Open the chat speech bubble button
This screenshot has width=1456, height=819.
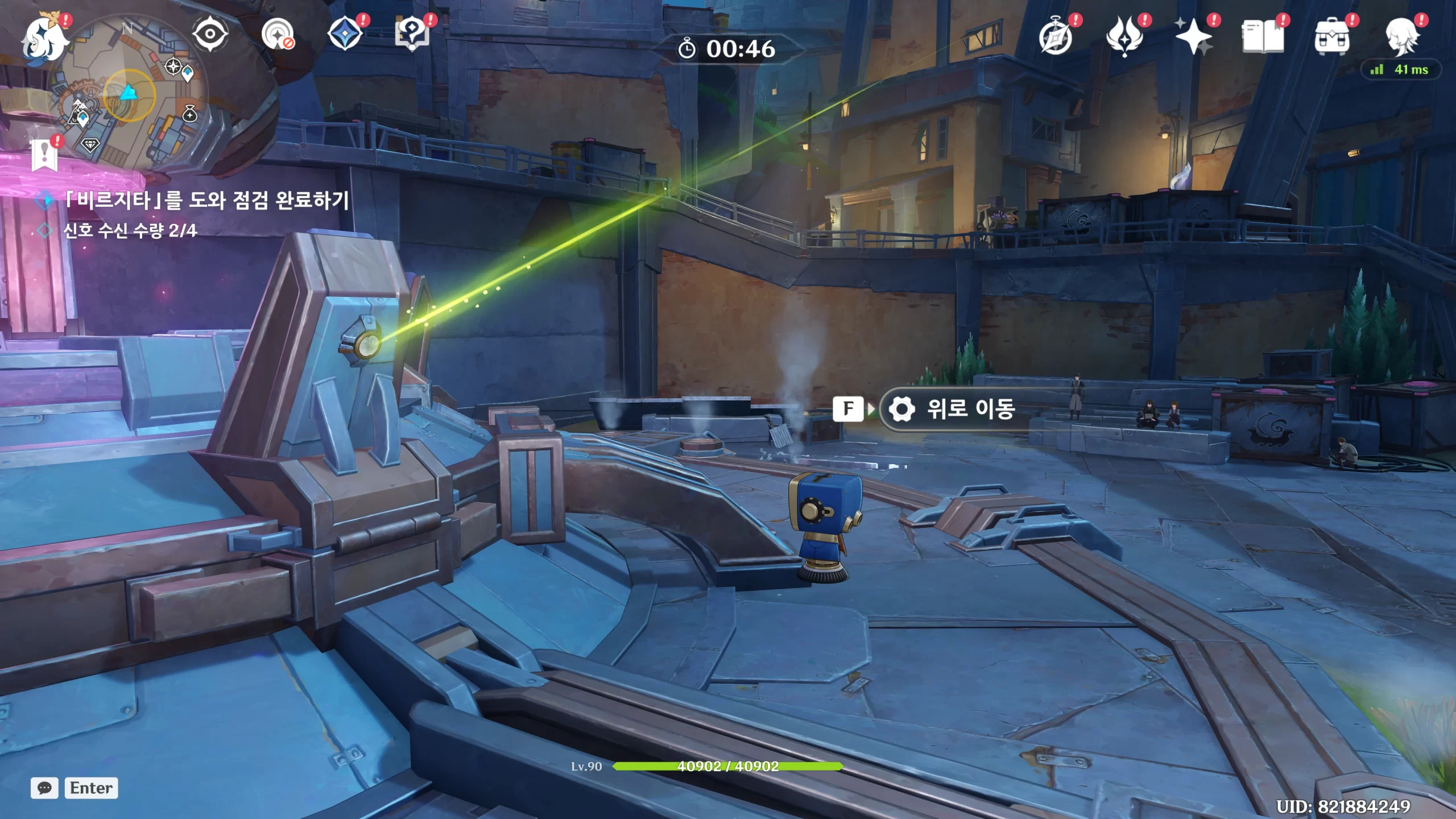44,788
